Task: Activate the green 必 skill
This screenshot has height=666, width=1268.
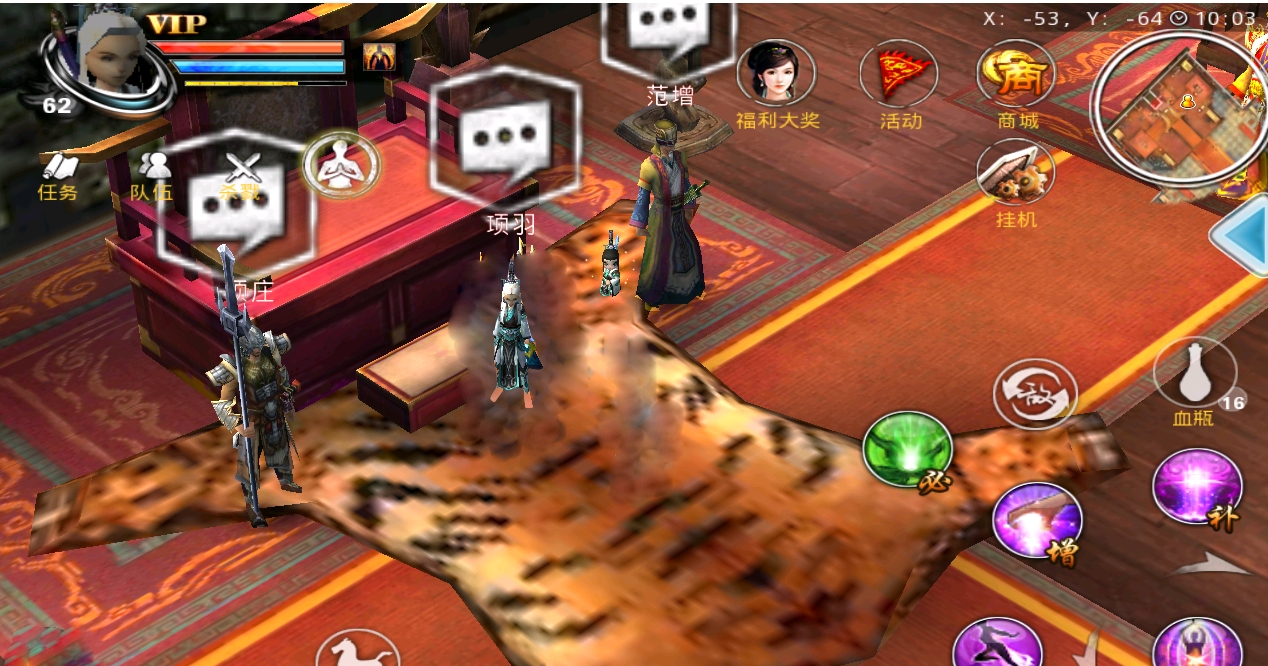Action: [907, 450]
